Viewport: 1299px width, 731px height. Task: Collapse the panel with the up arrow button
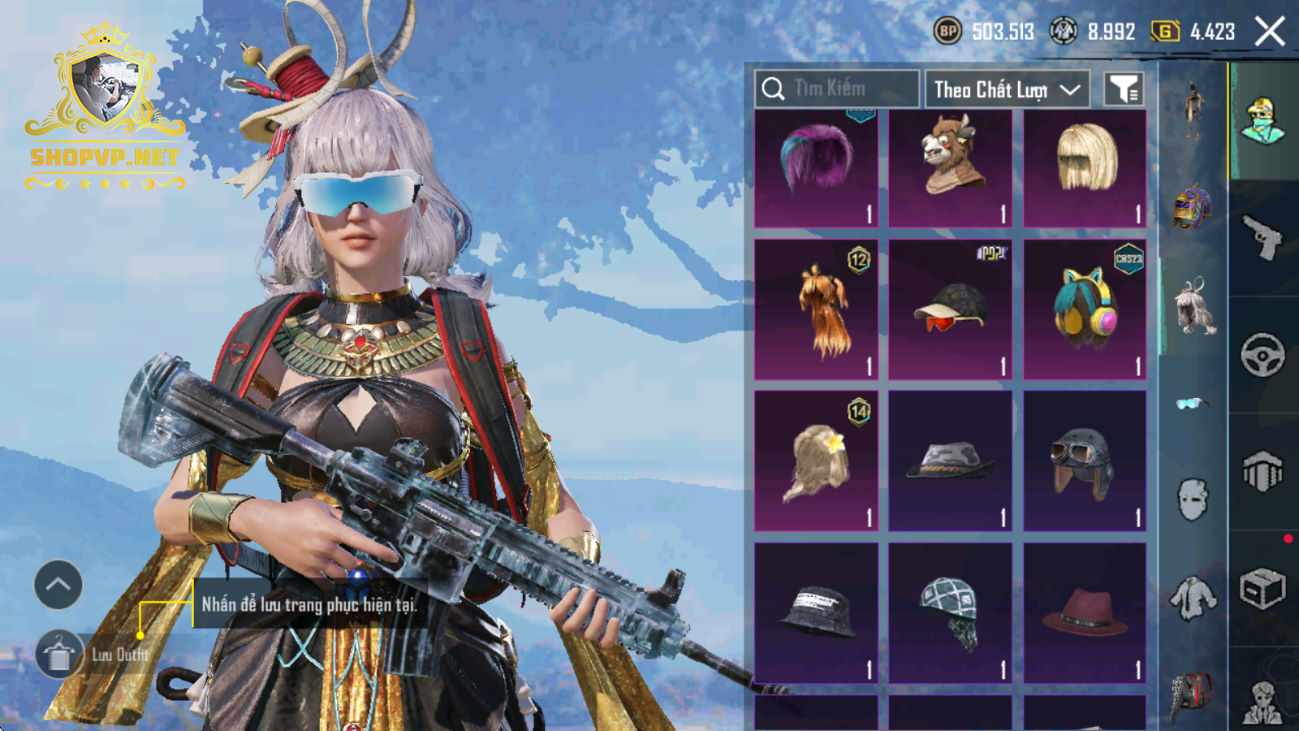point(58,585)
